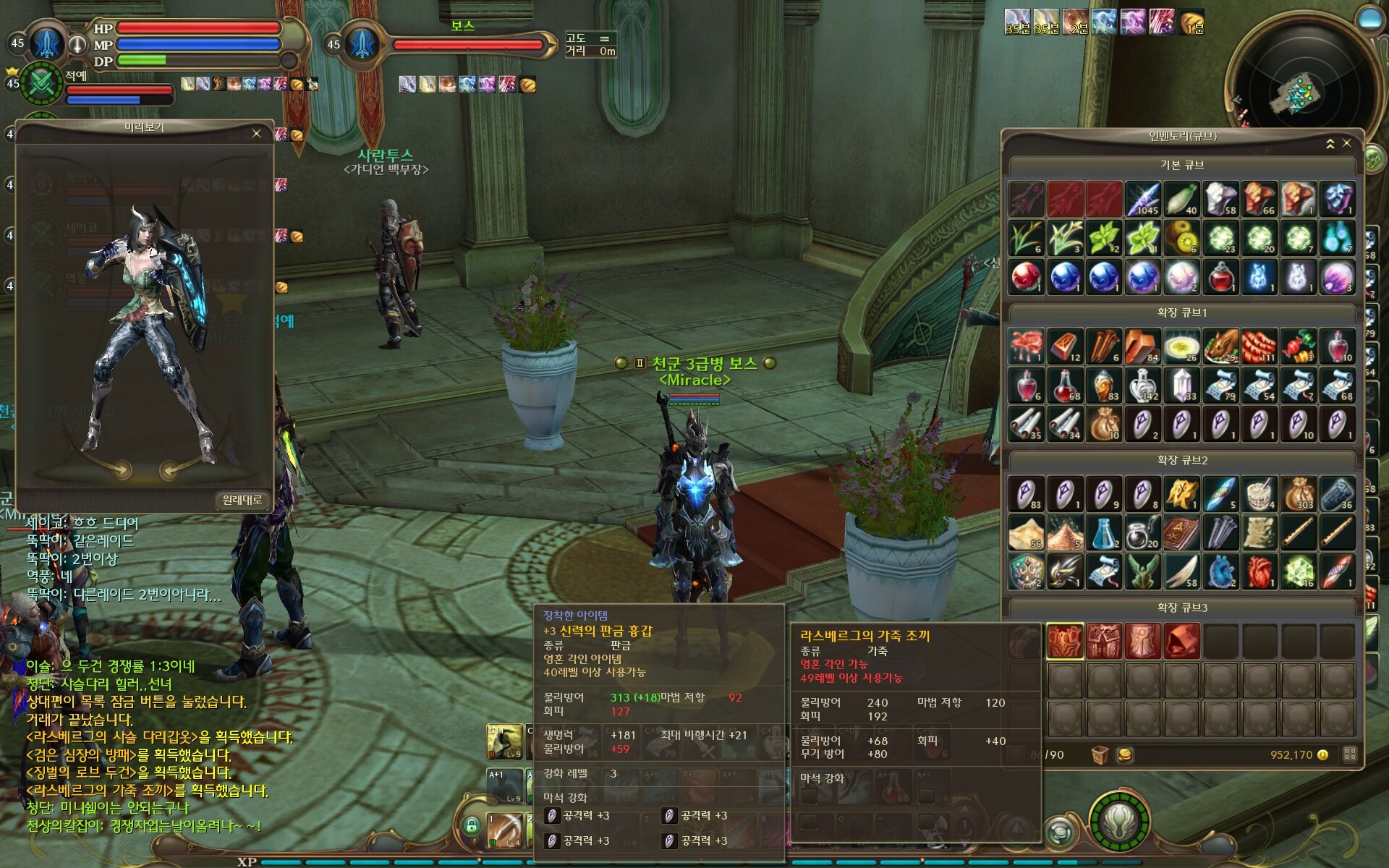Pick the kiwi fruit item slot
The image size is (1389, 868).
coord(1181,239)
